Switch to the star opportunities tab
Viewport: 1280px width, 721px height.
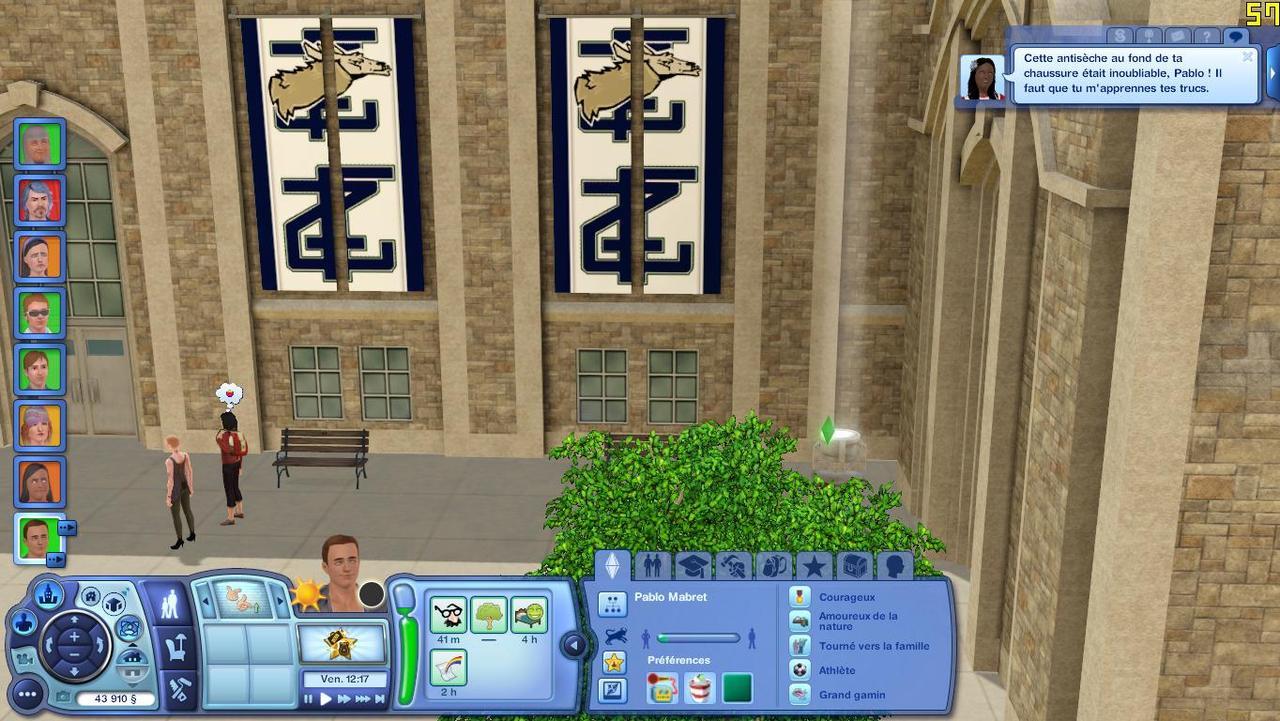814,566
